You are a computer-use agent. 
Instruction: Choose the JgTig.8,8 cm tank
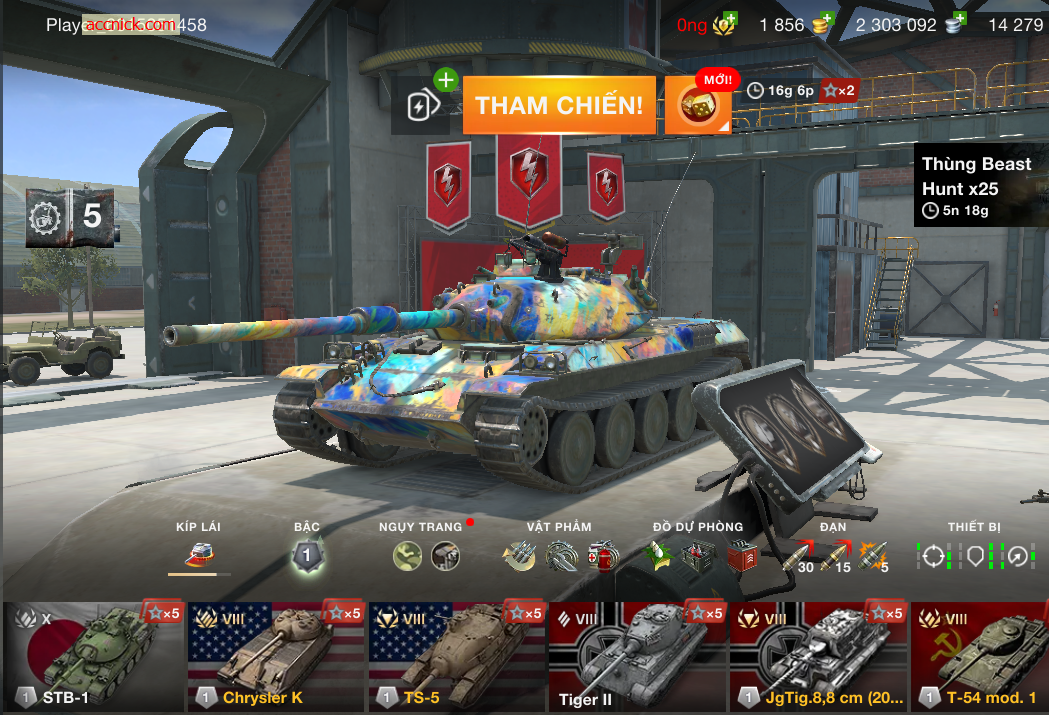click(x=818, y=656)
